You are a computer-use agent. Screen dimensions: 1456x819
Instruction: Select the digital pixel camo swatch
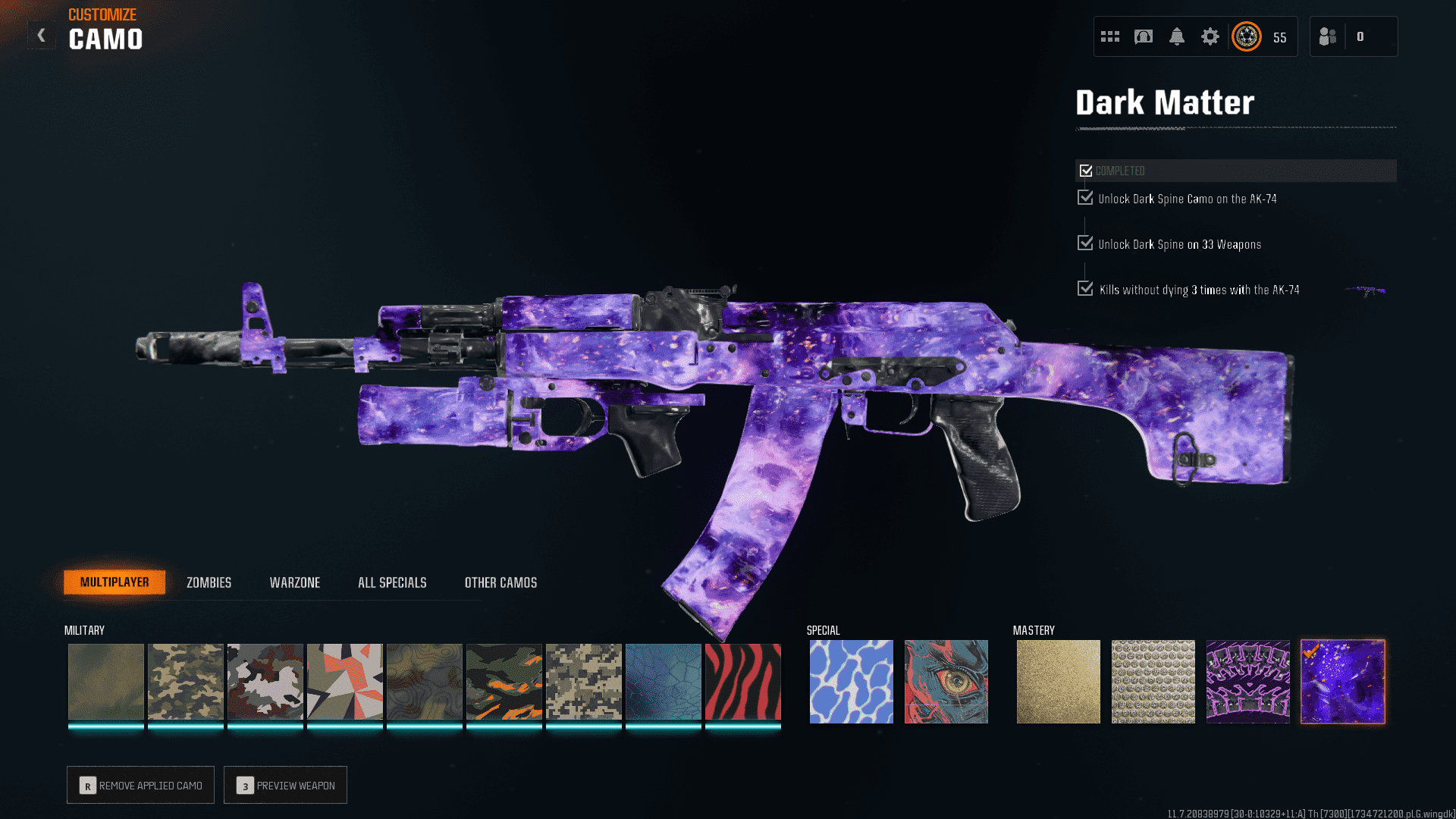(583, 682)
